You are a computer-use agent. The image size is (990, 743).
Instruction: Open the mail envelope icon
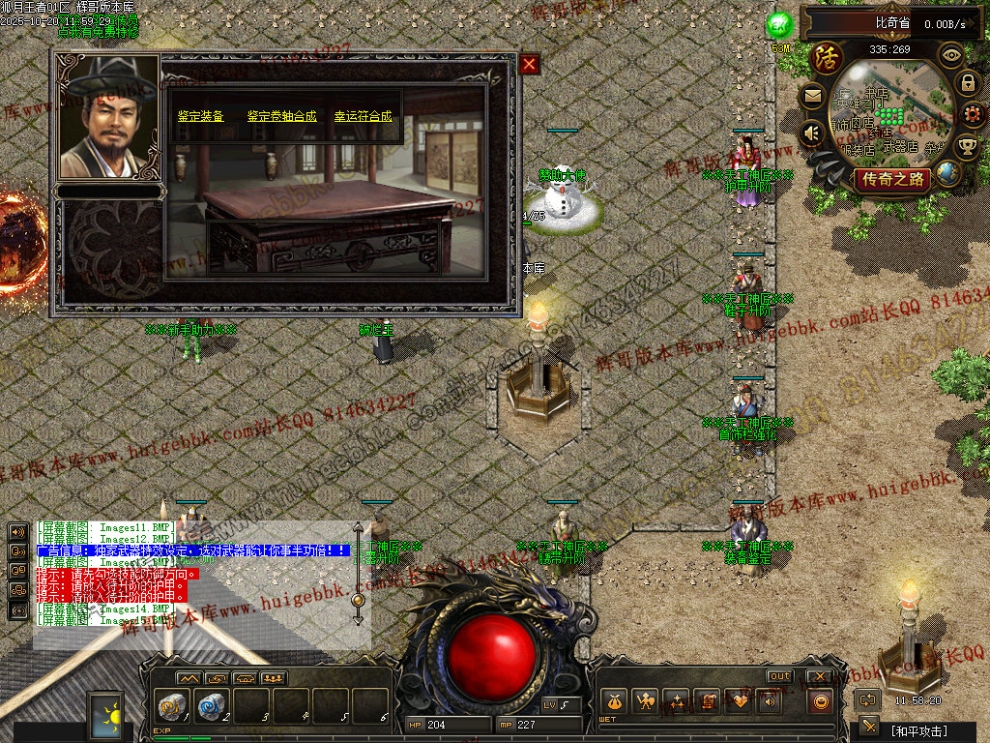click(x=812, y=97)
